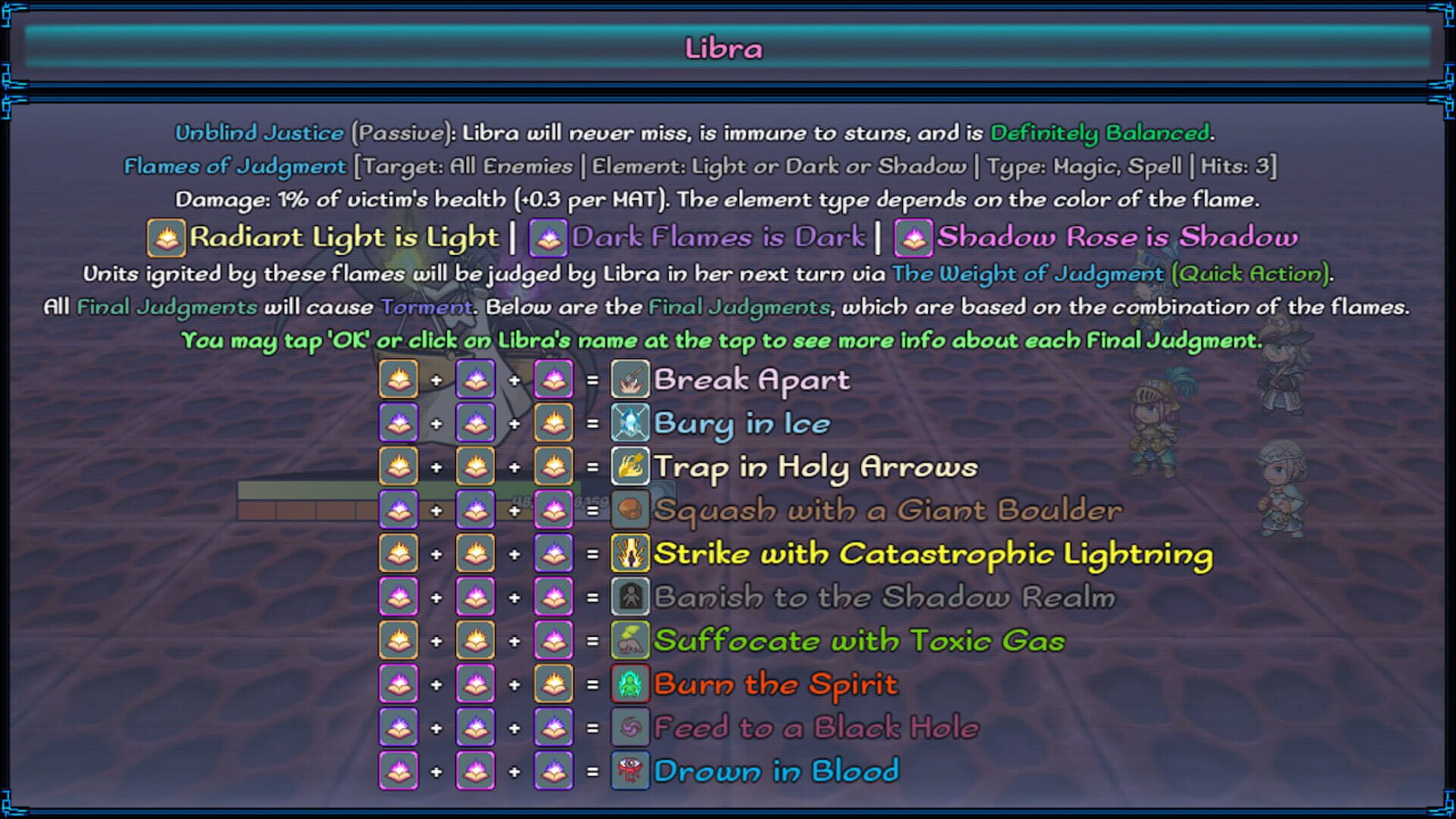Select the Bury in Ice crystal icon
Viewport: 1456px width, 819px height.
pyautogui.click(x=629, y=423)
